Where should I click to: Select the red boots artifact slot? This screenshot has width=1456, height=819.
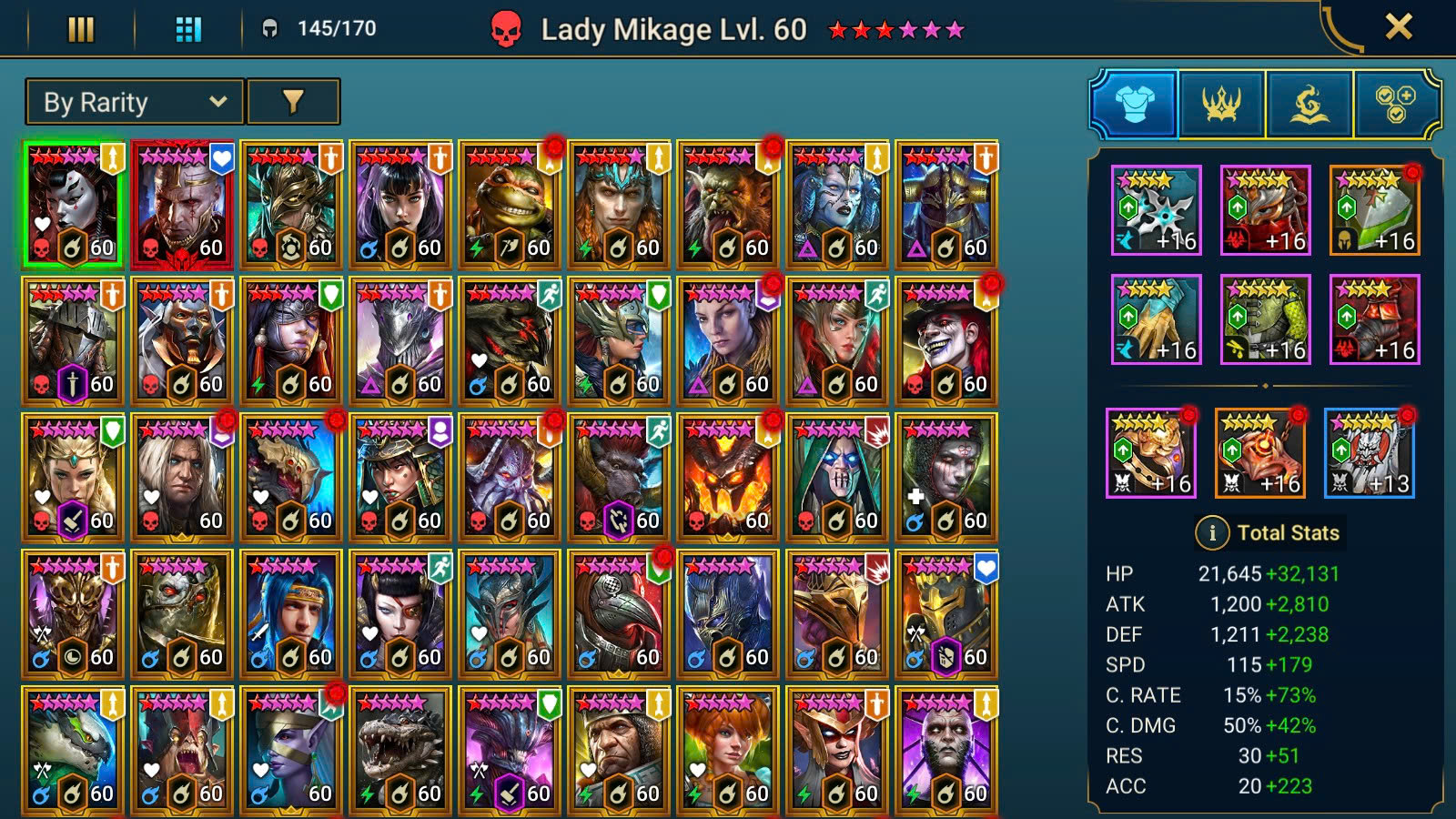pos(1375,319)
